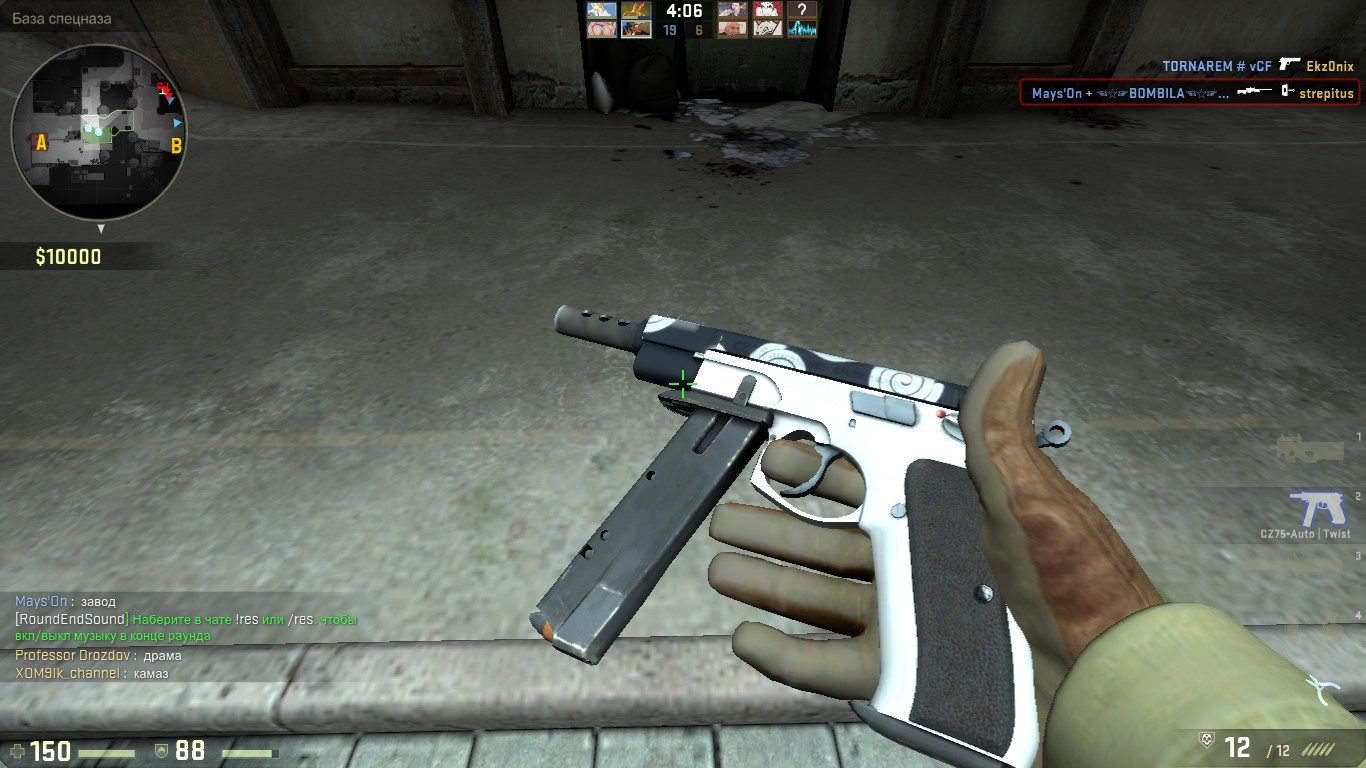Click the strepitus kill feed entry
1366x768 pixels.
point(1189,93)
